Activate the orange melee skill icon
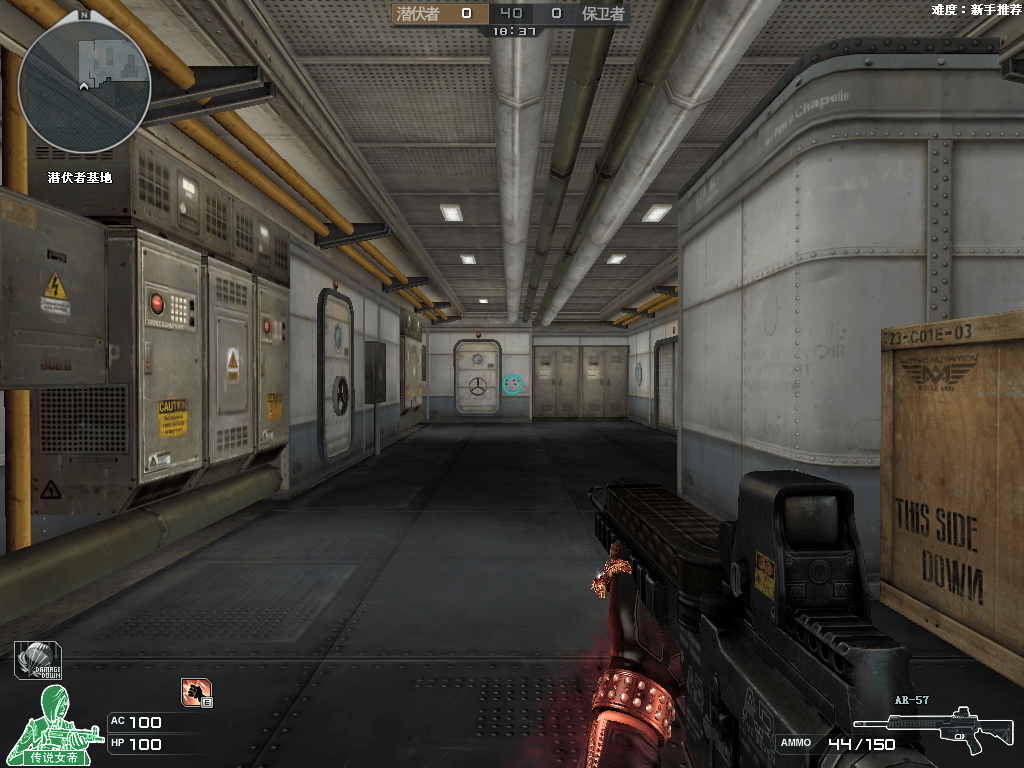The image size is (1024, 768). (195, 691)
